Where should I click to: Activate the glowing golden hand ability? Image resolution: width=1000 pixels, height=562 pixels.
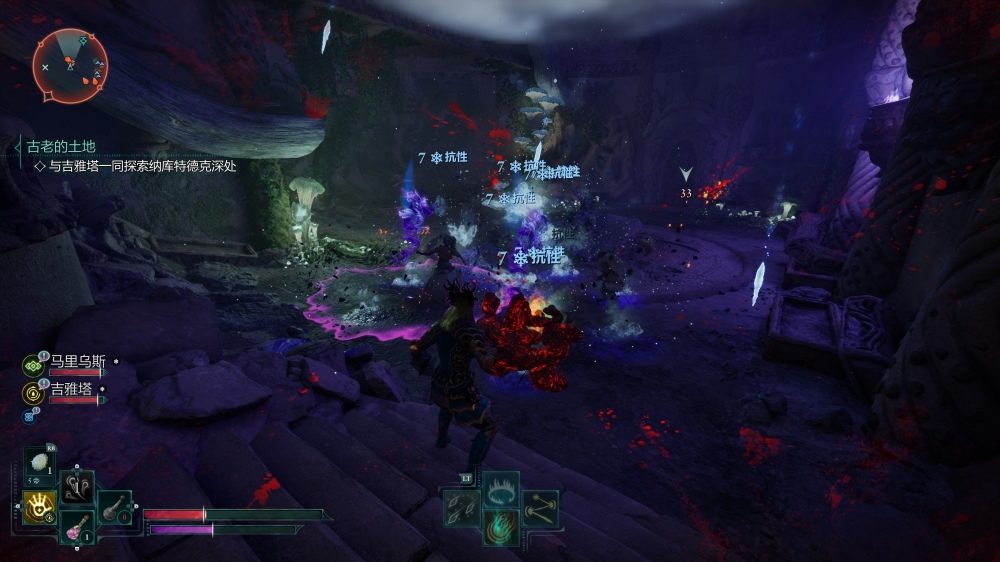pos(39,508)
